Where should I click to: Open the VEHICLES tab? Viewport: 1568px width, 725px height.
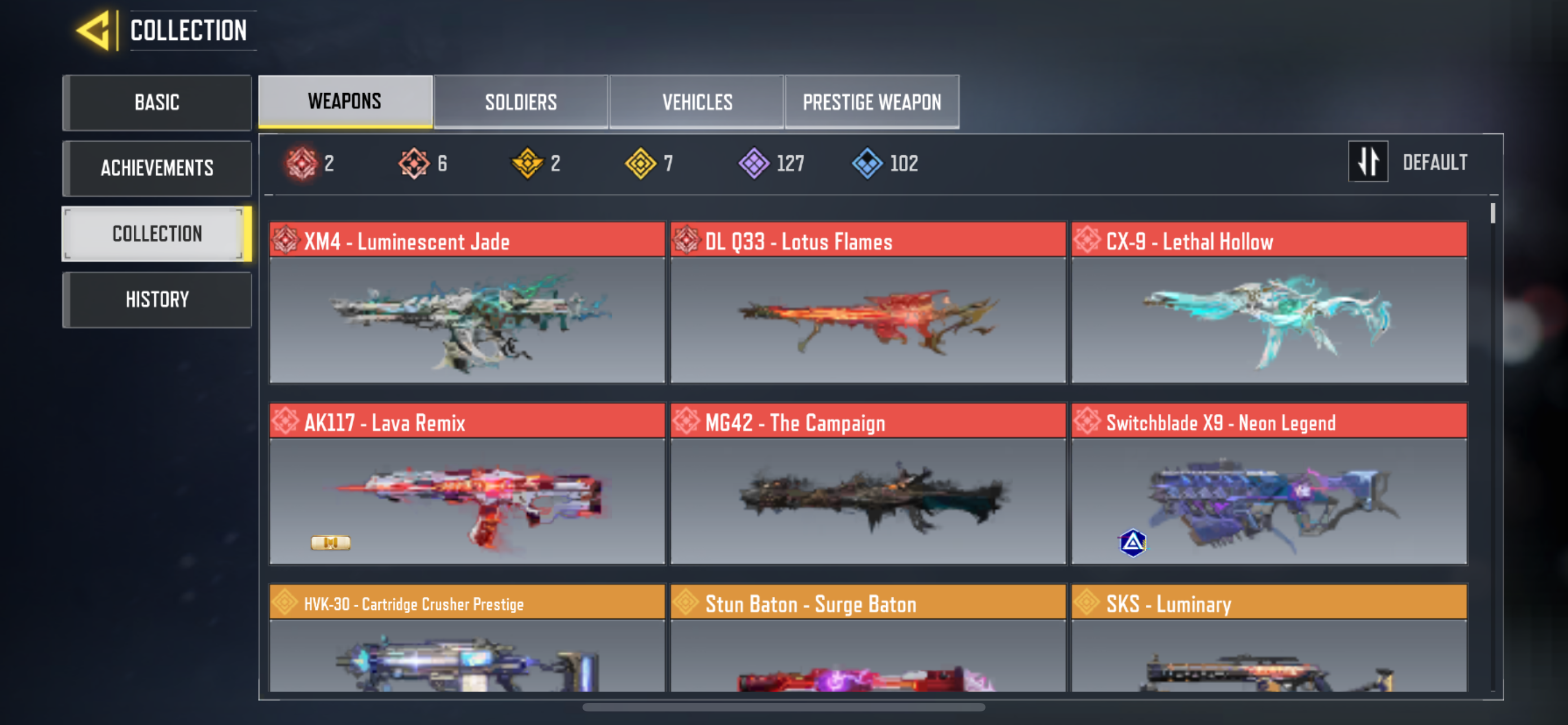click(697, 102)
